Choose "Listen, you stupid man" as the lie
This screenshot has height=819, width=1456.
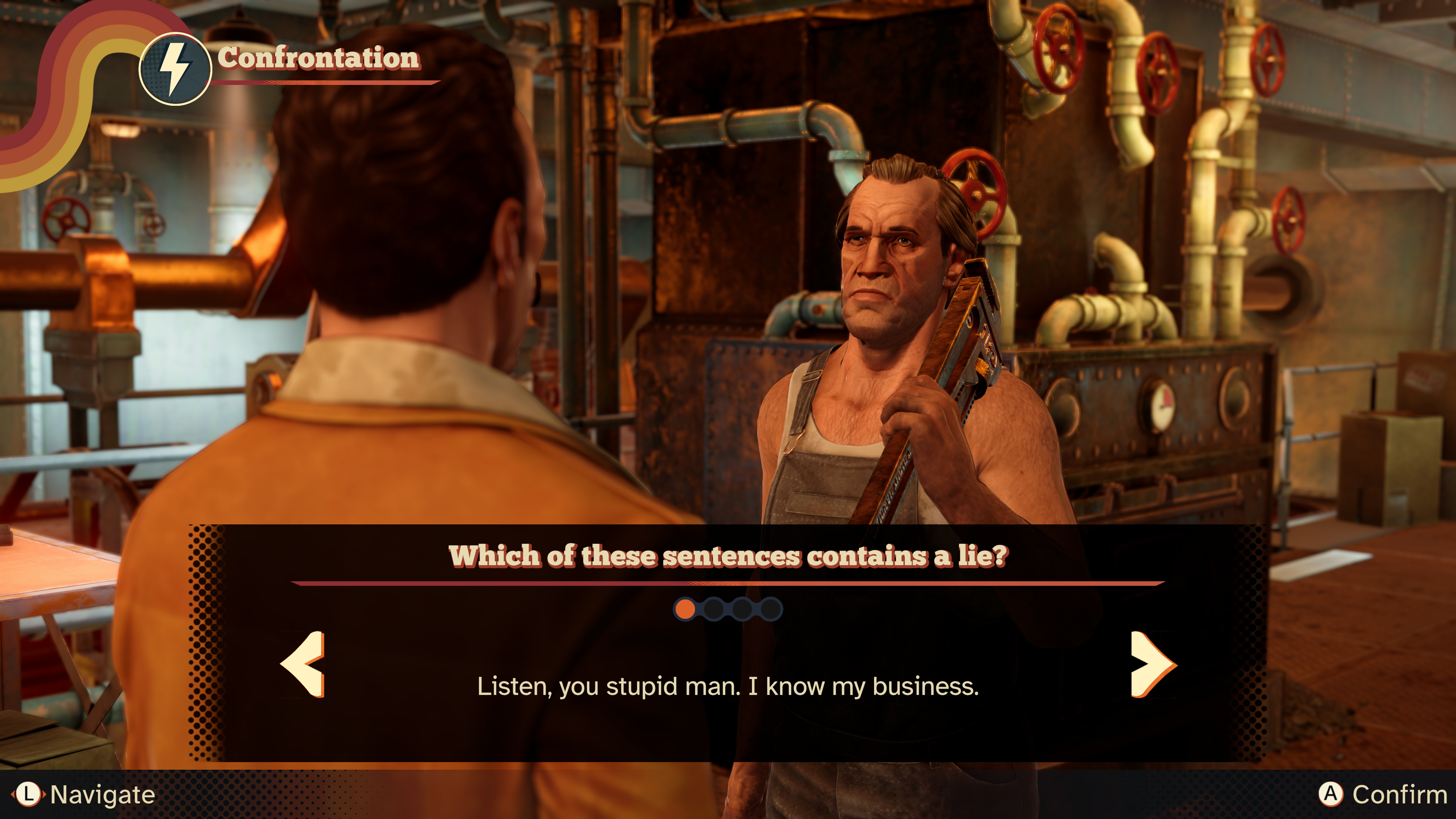[728, 686]
